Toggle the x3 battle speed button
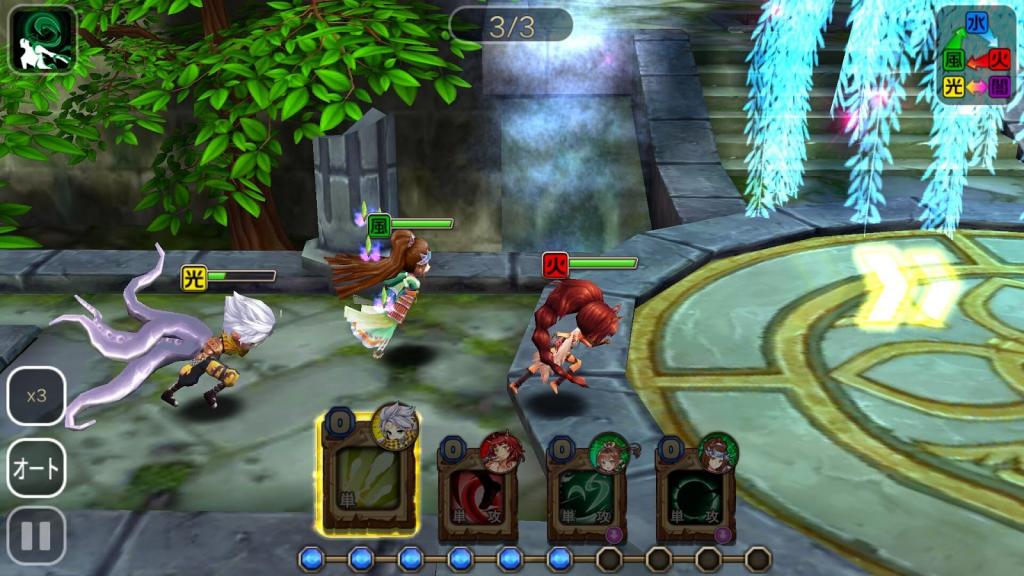1024x576 pixels. pos(37,396)
